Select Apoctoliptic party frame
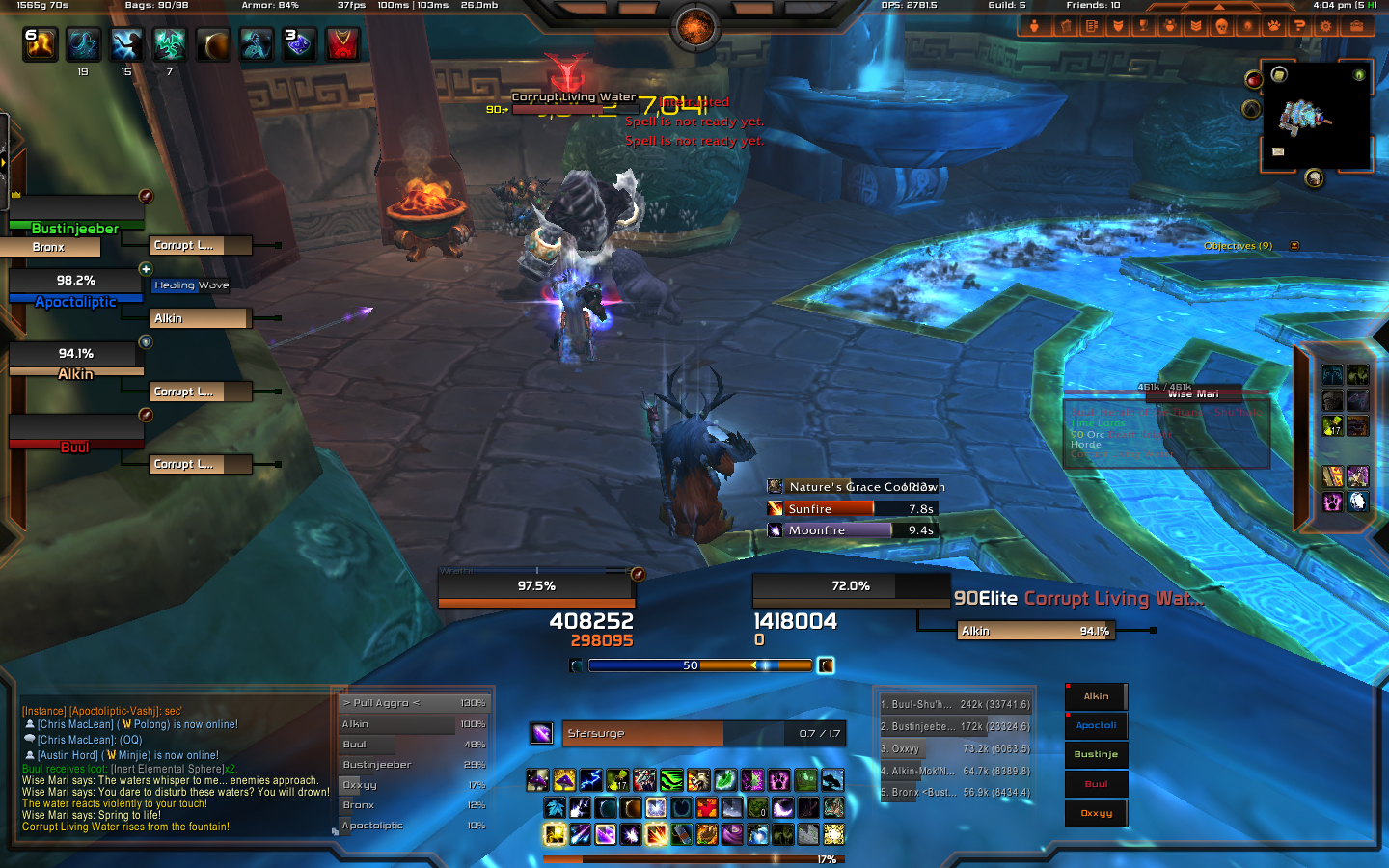The height and width of the screenshot is (868, 1389). pyautogui.click(x=75, y=287)
